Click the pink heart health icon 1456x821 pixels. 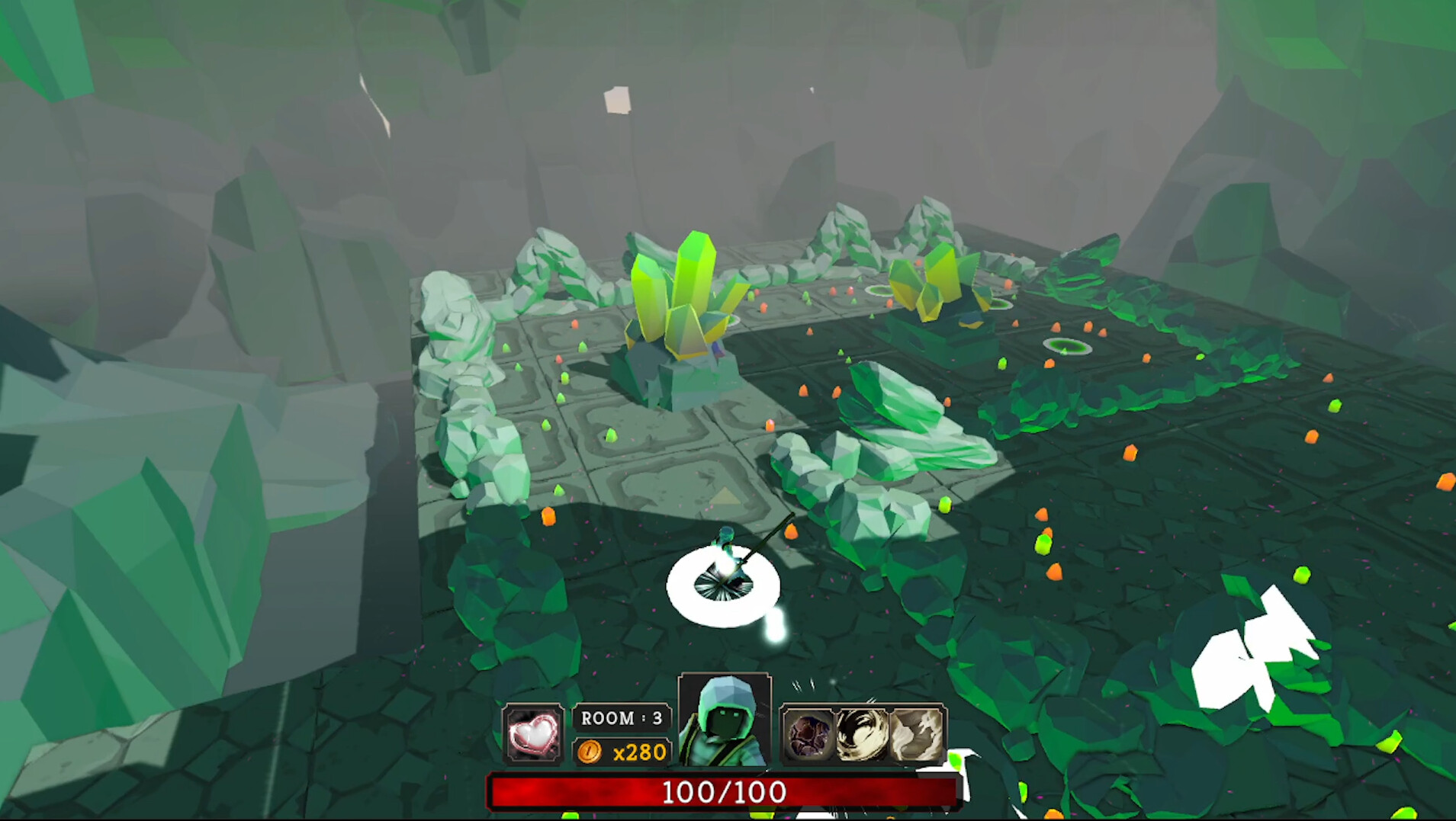(534, 736)
